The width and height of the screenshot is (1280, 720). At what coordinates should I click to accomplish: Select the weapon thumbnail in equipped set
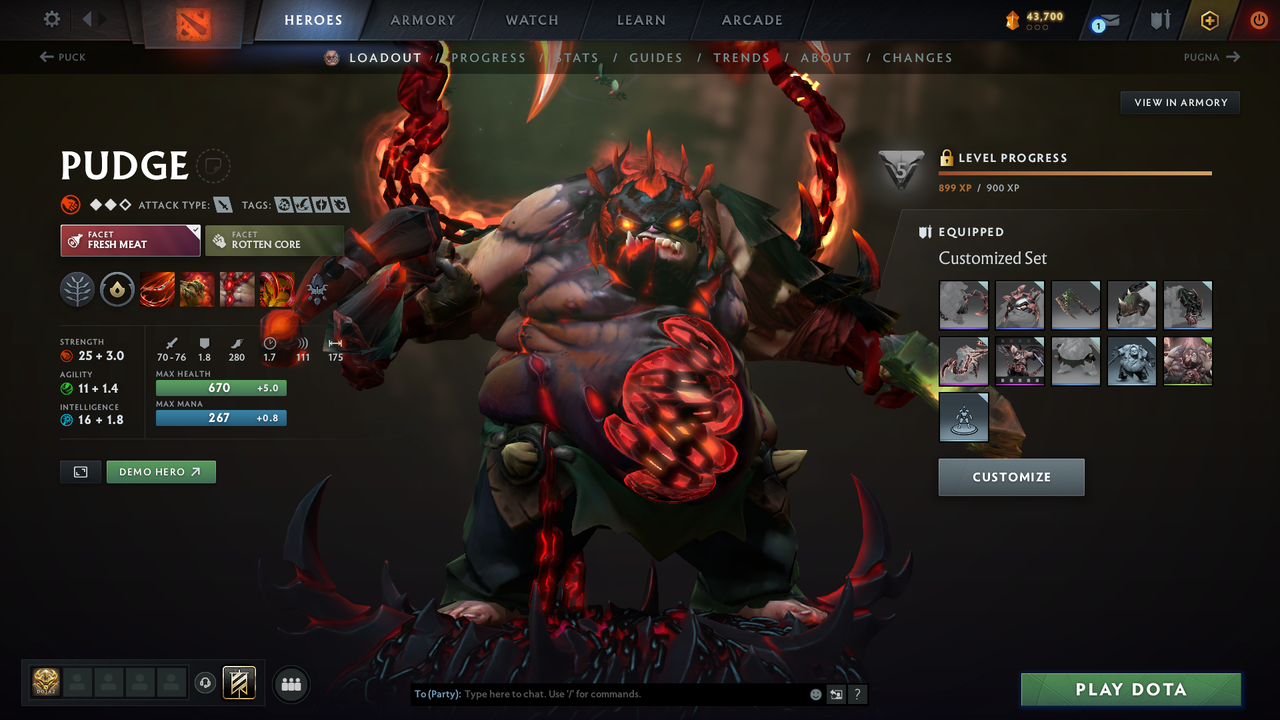click(1076, 305)
